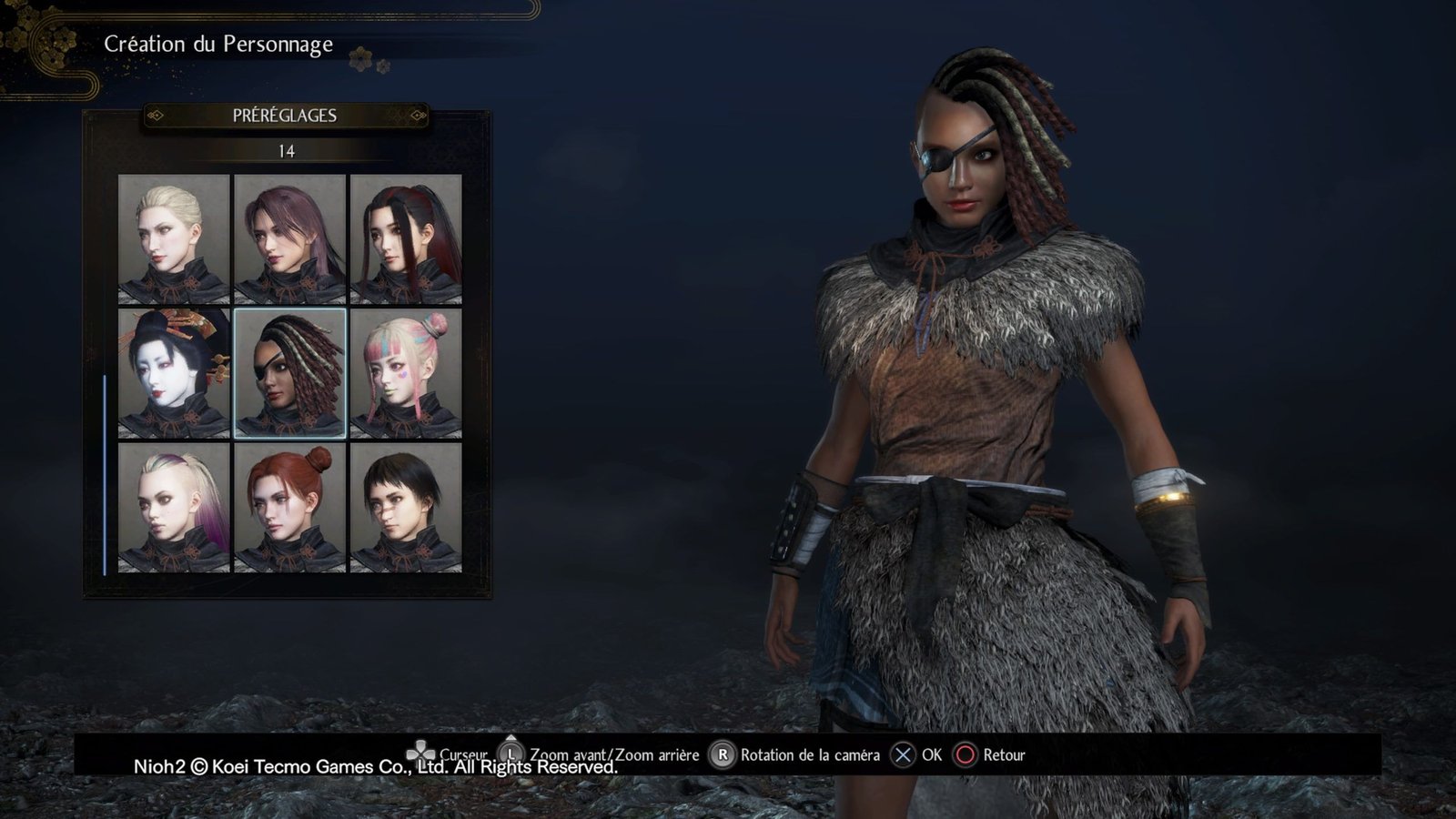1456x819 pixels.
Task: Select the white-faced geisha preset
Action: tap(174, 373)
